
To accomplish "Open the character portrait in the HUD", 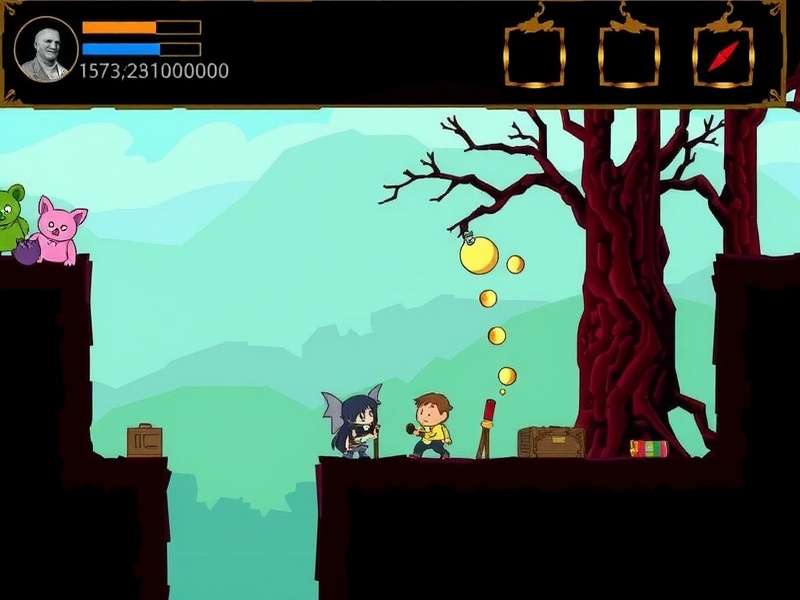I will (46, 49).
